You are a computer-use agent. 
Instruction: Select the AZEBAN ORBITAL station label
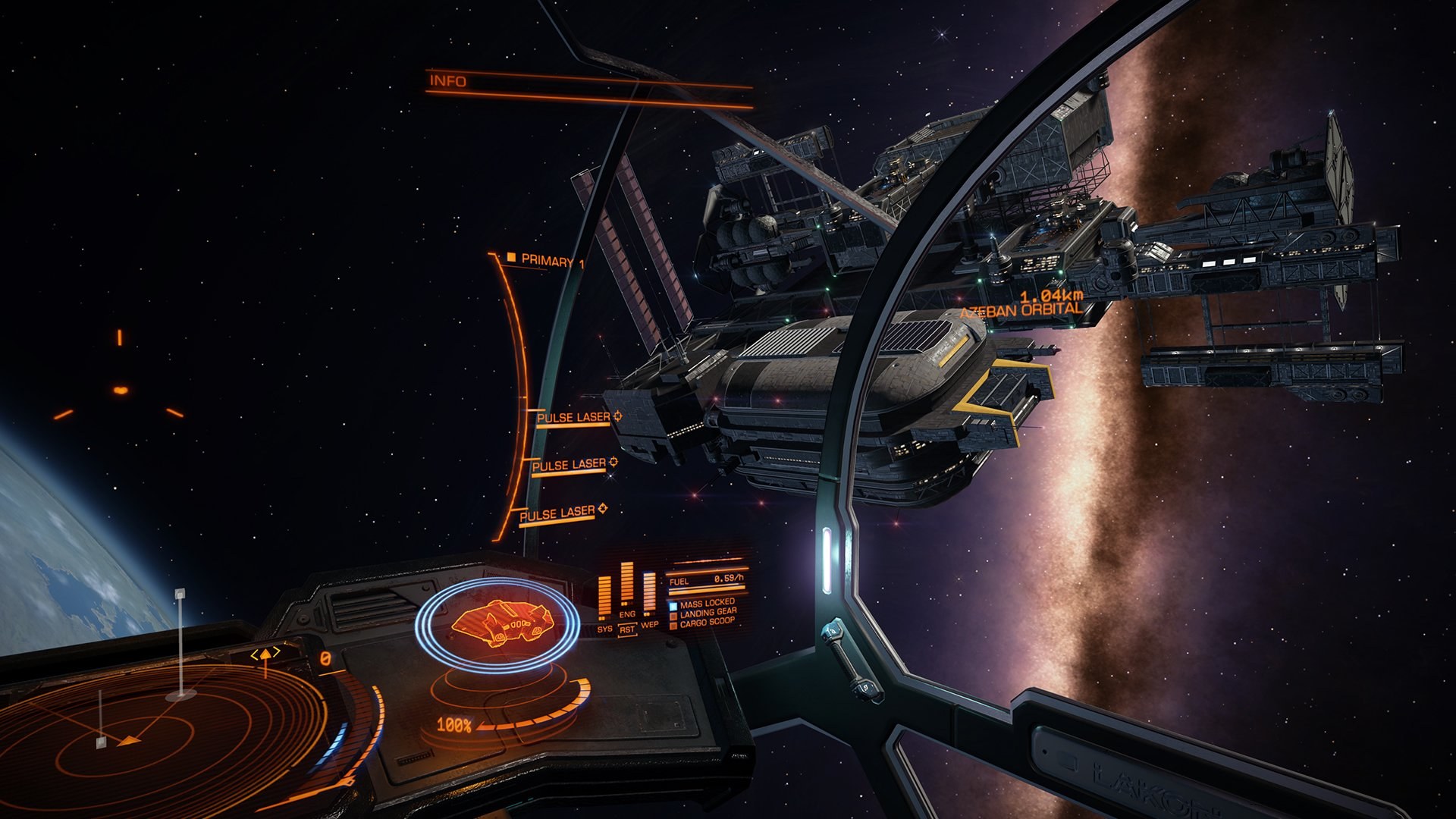(1020, 309)
